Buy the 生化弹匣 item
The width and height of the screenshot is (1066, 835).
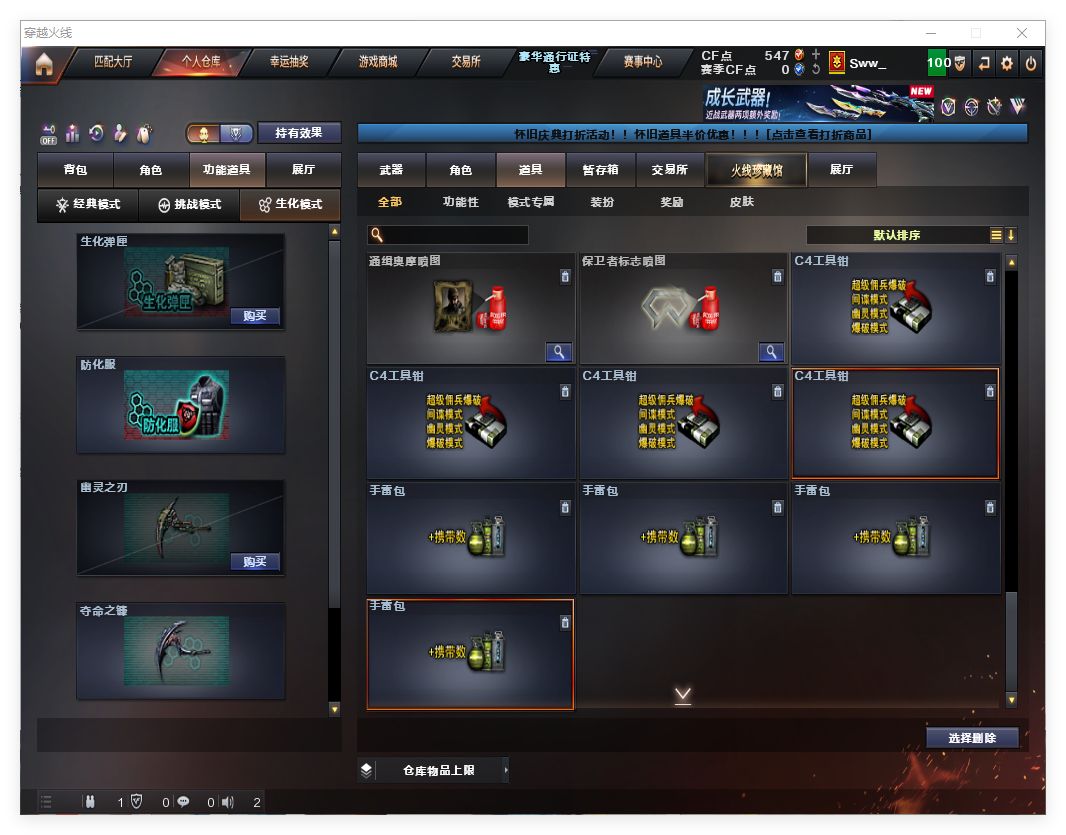click(254, 316)
